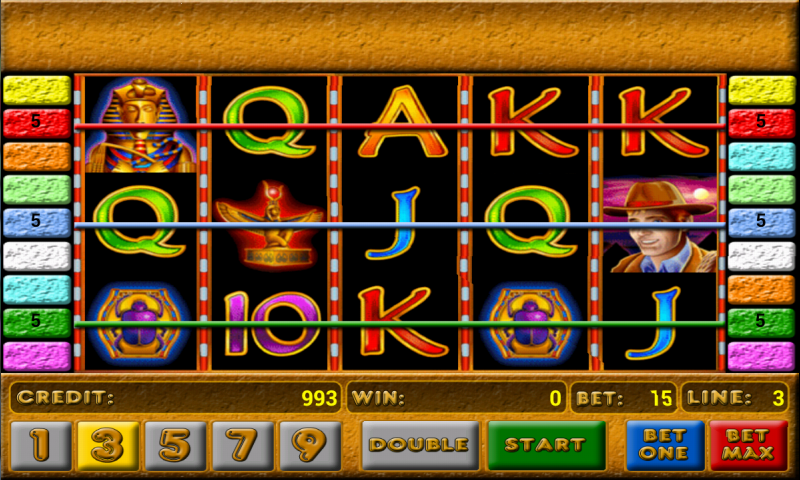Choose the 3 lines button
The width and height of the screenshot is (800, 480).
pos(107,445)
